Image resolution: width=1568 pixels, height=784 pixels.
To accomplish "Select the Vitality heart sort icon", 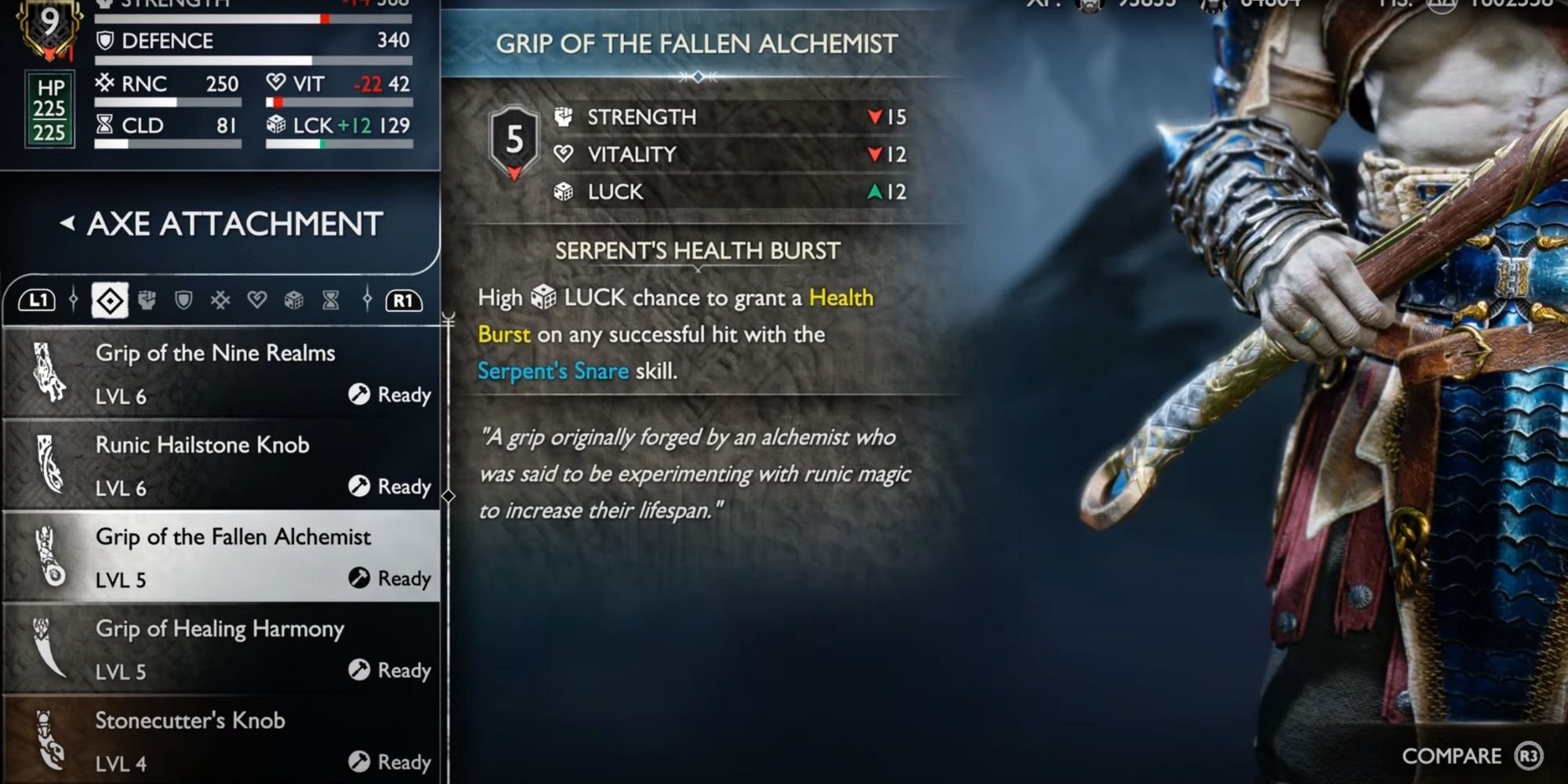I will pyautogui.click(x=258, y=299).
